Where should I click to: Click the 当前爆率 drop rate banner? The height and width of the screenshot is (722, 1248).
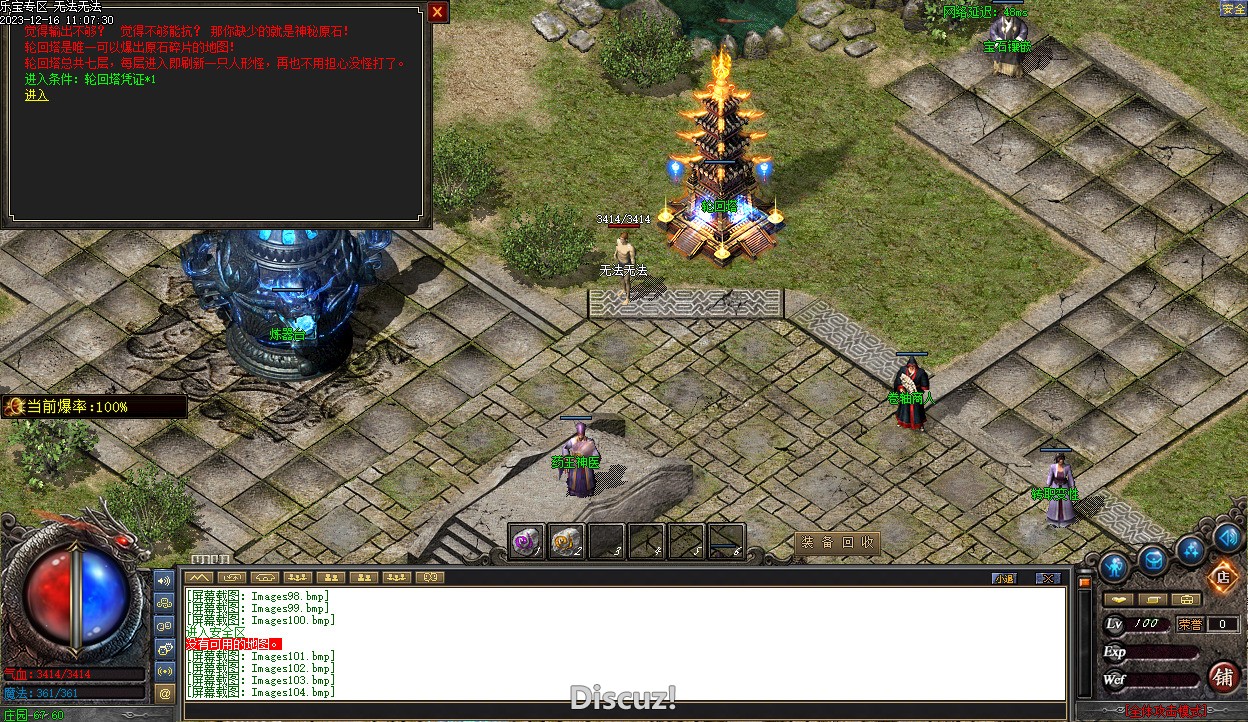point(95,407)
